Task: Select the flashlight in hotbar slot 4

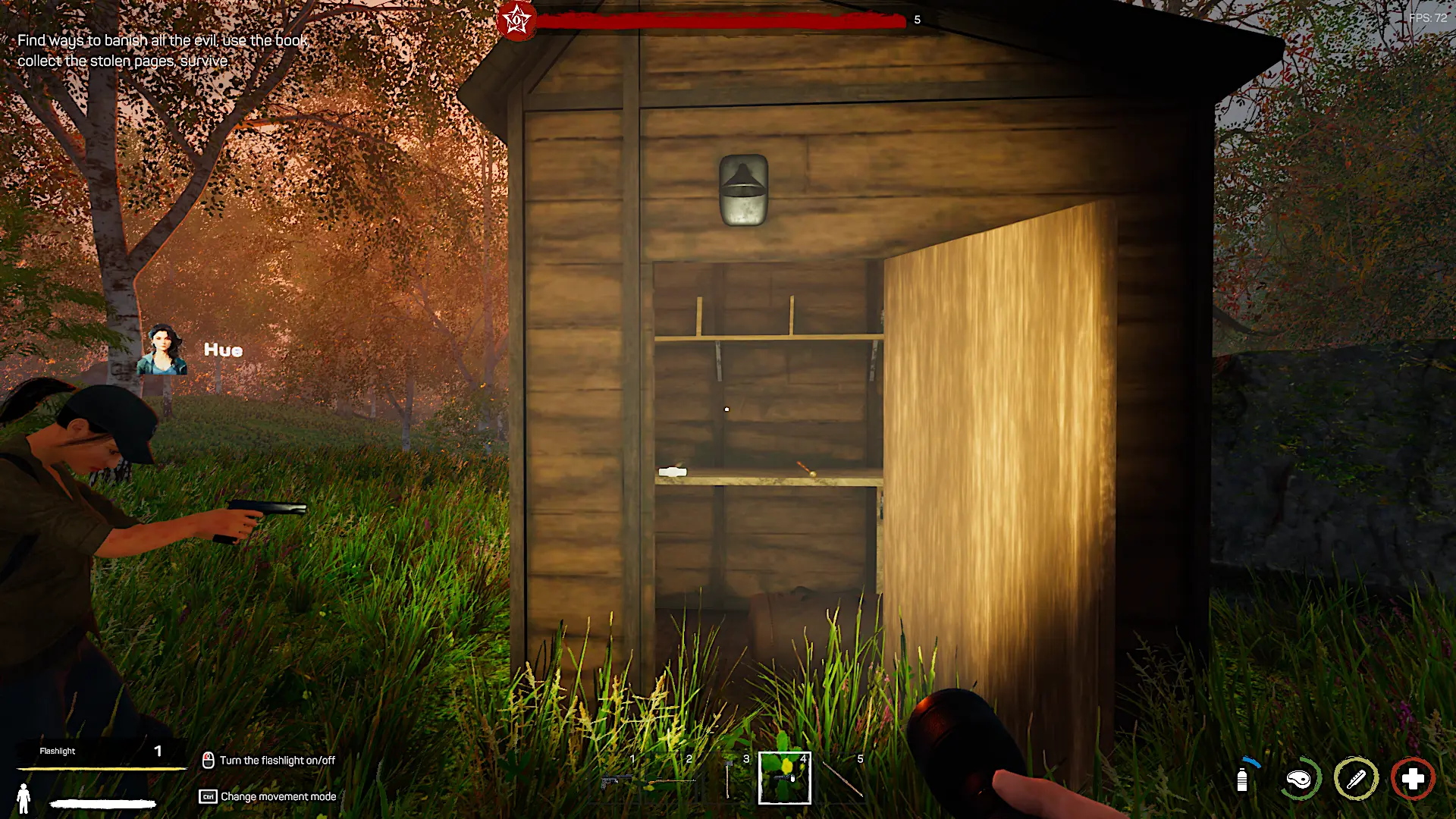Action: coord(785,778)
